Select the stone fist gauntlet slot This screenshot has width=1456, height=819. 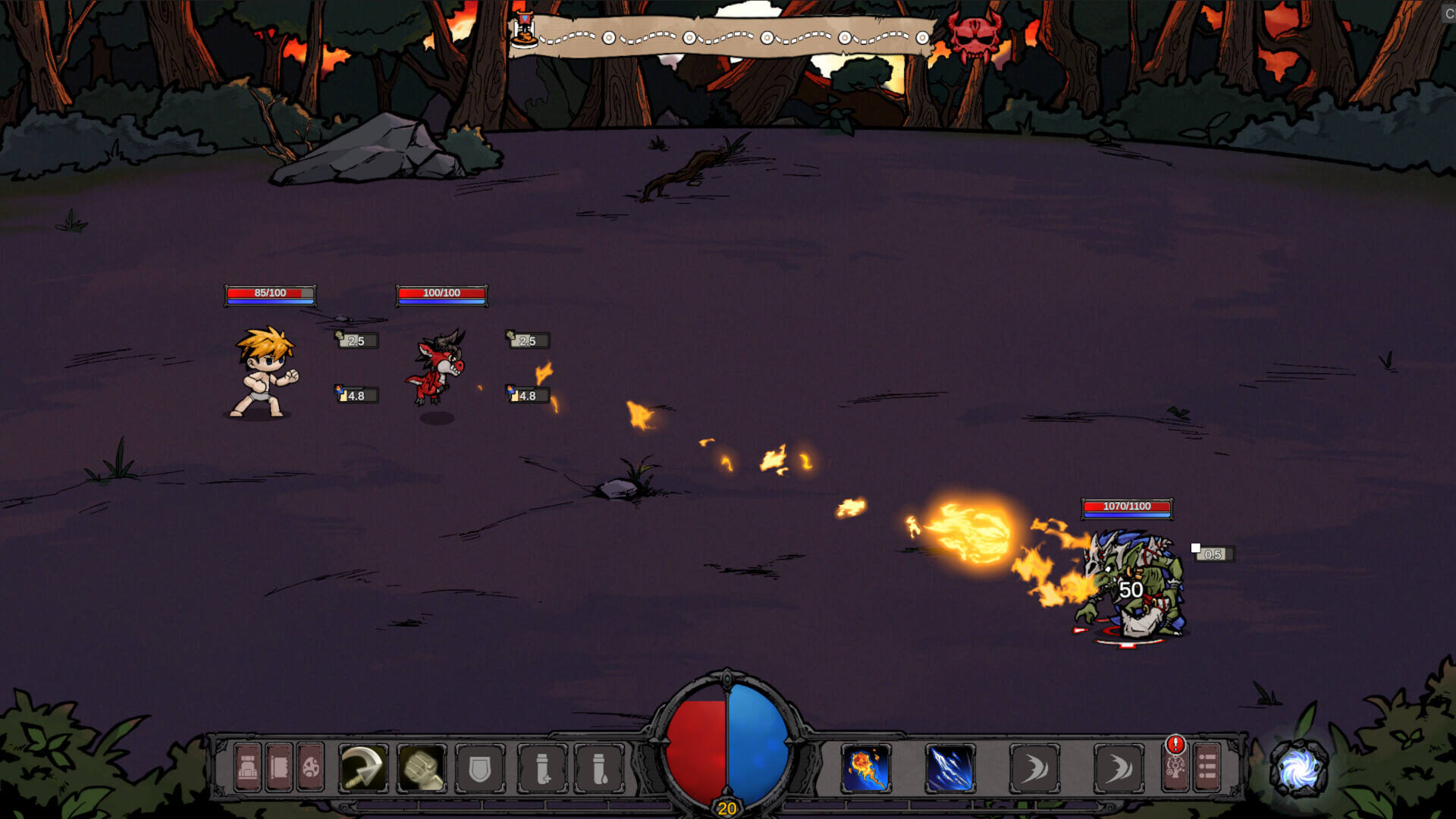coord(422,768)
